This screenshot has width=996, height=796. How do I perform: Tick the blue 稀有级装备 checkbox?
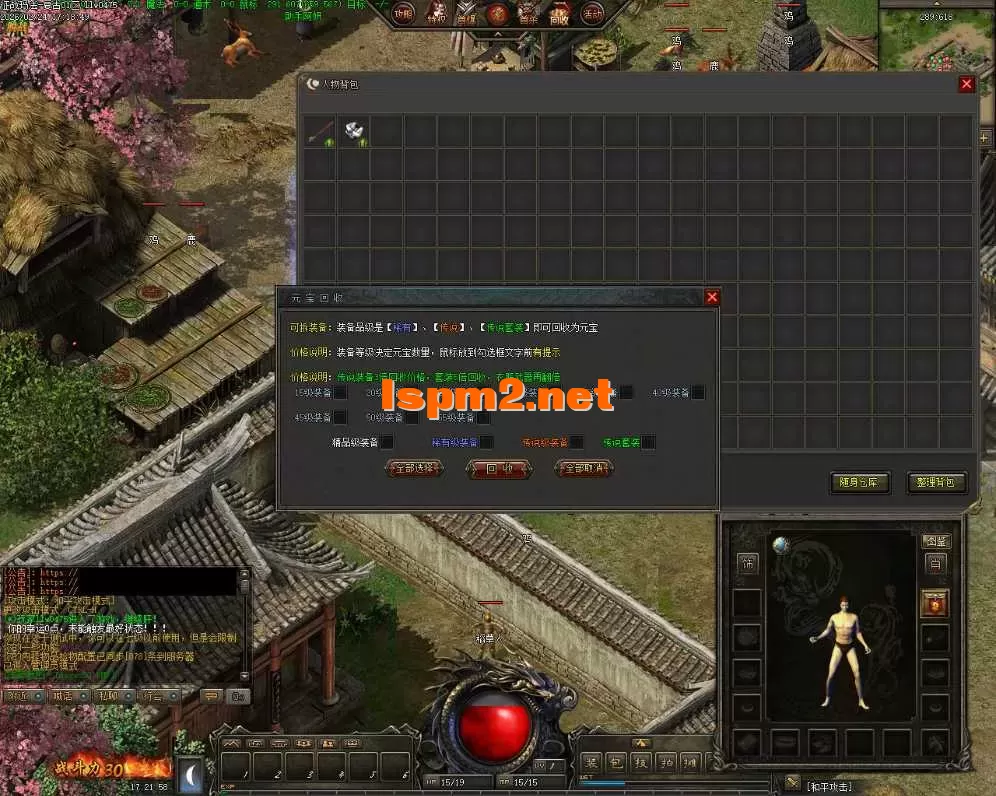487,442
